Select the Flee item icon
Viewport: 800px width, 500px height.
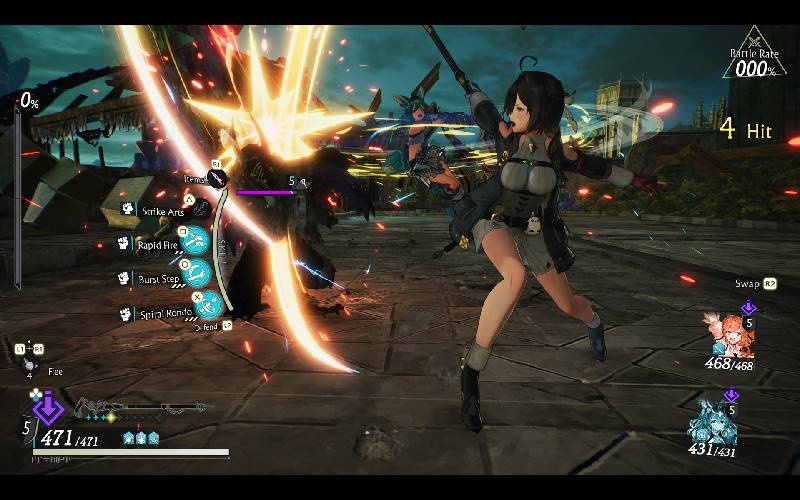click(28, 369)
